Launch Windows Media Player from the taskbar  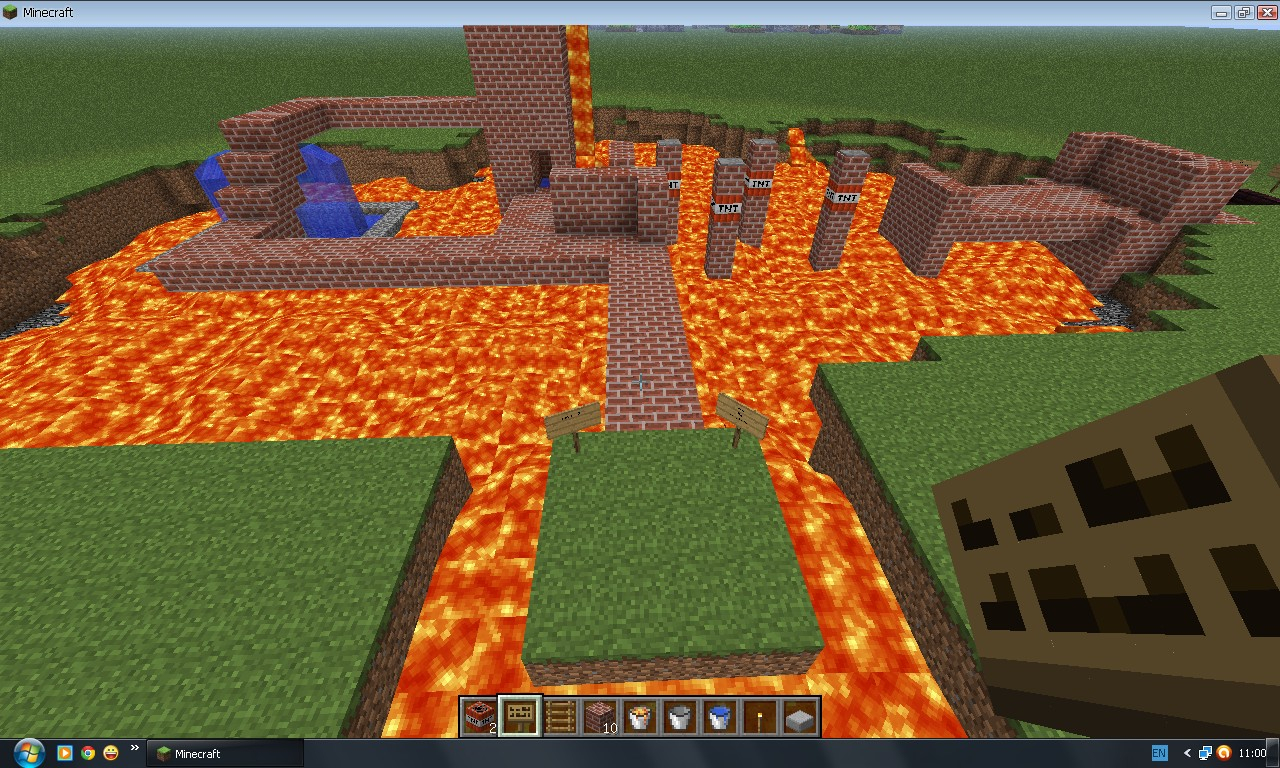[x=64, y=753]
